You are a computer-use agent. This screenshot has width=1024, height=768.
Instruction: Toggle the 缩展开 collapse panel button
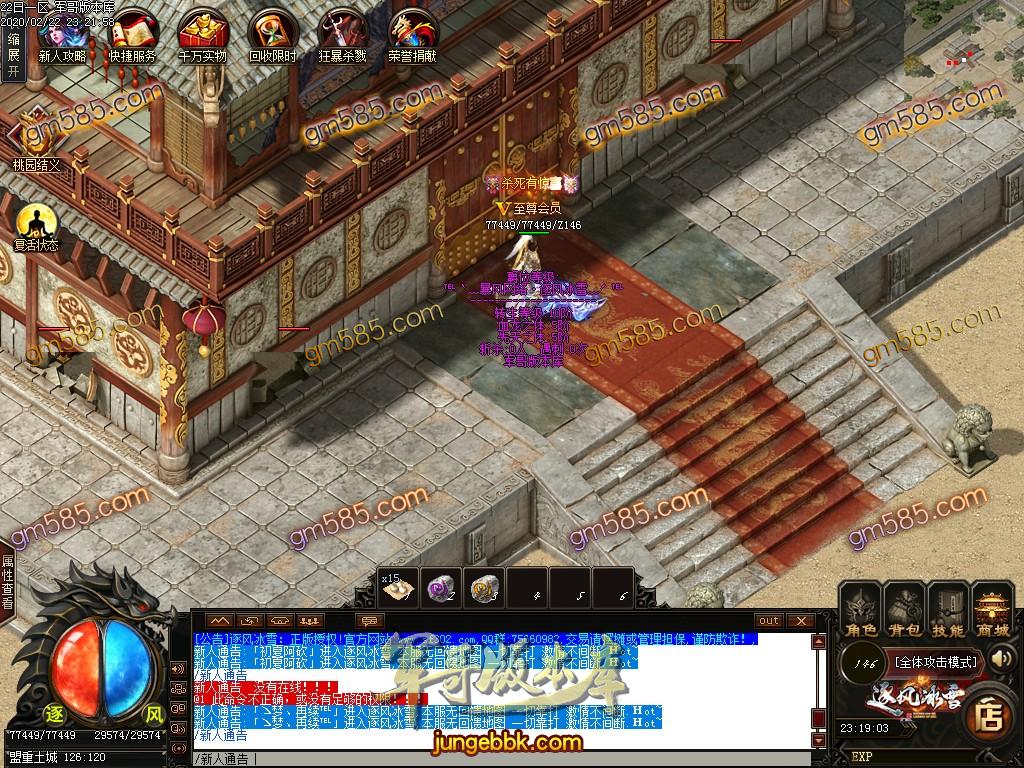click(x=13, y=54)
